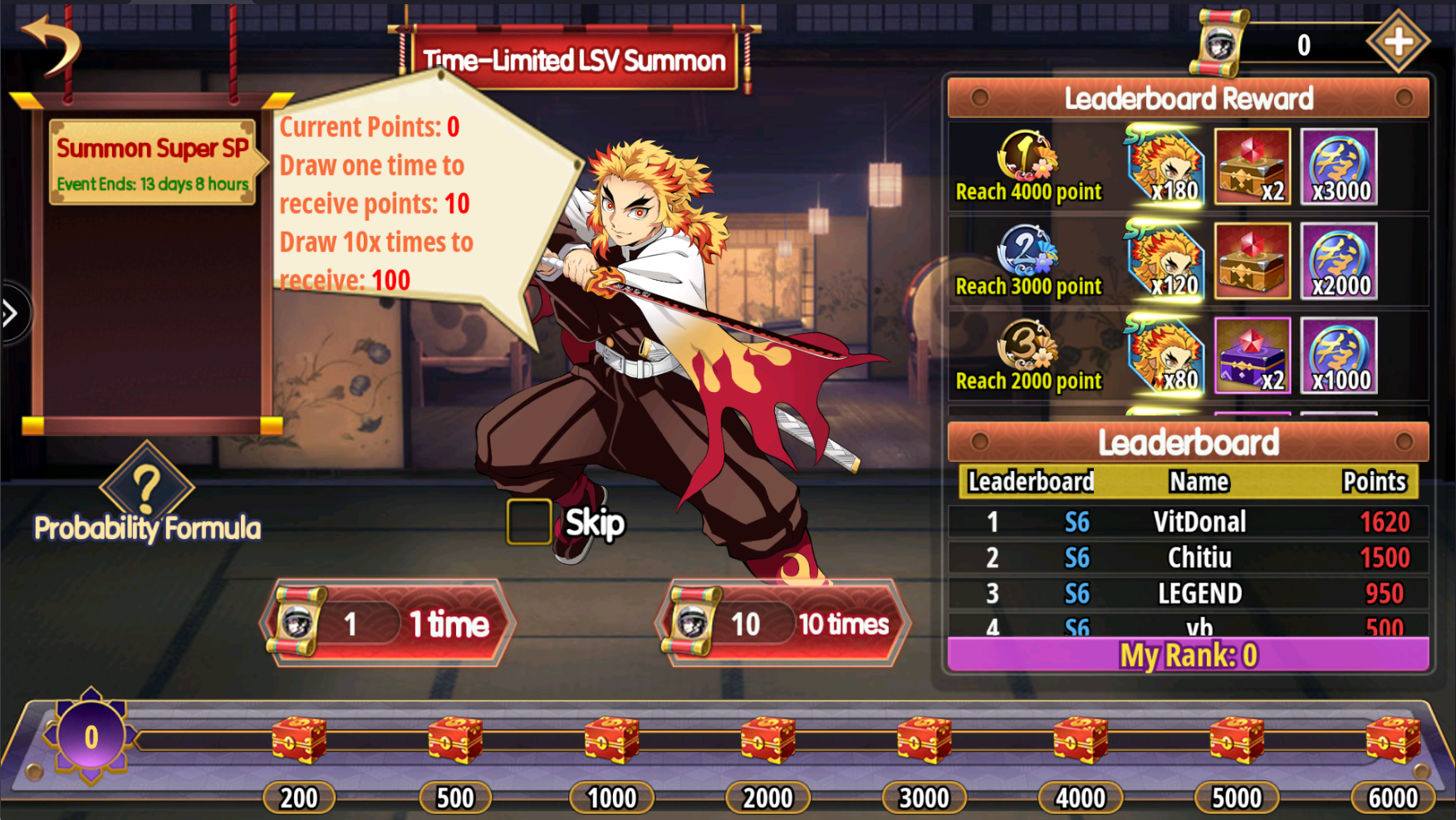
Task: Open the 3000 point reward chest
Action: [924, 739]
